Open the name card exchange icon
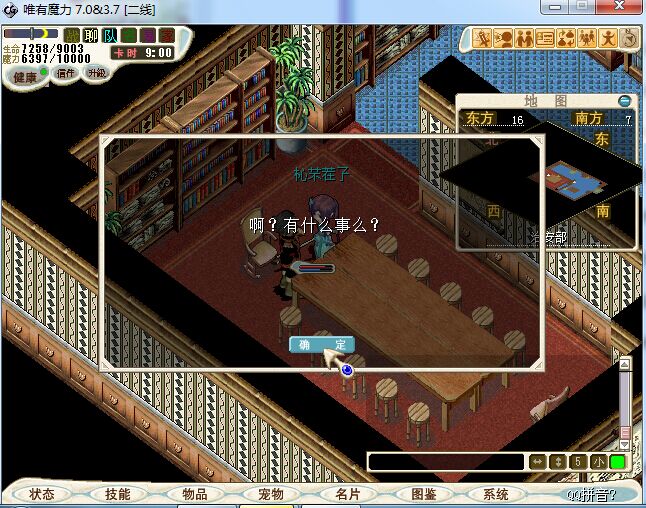646x508 pixels. pyautogui.click(x=545, y=39)
